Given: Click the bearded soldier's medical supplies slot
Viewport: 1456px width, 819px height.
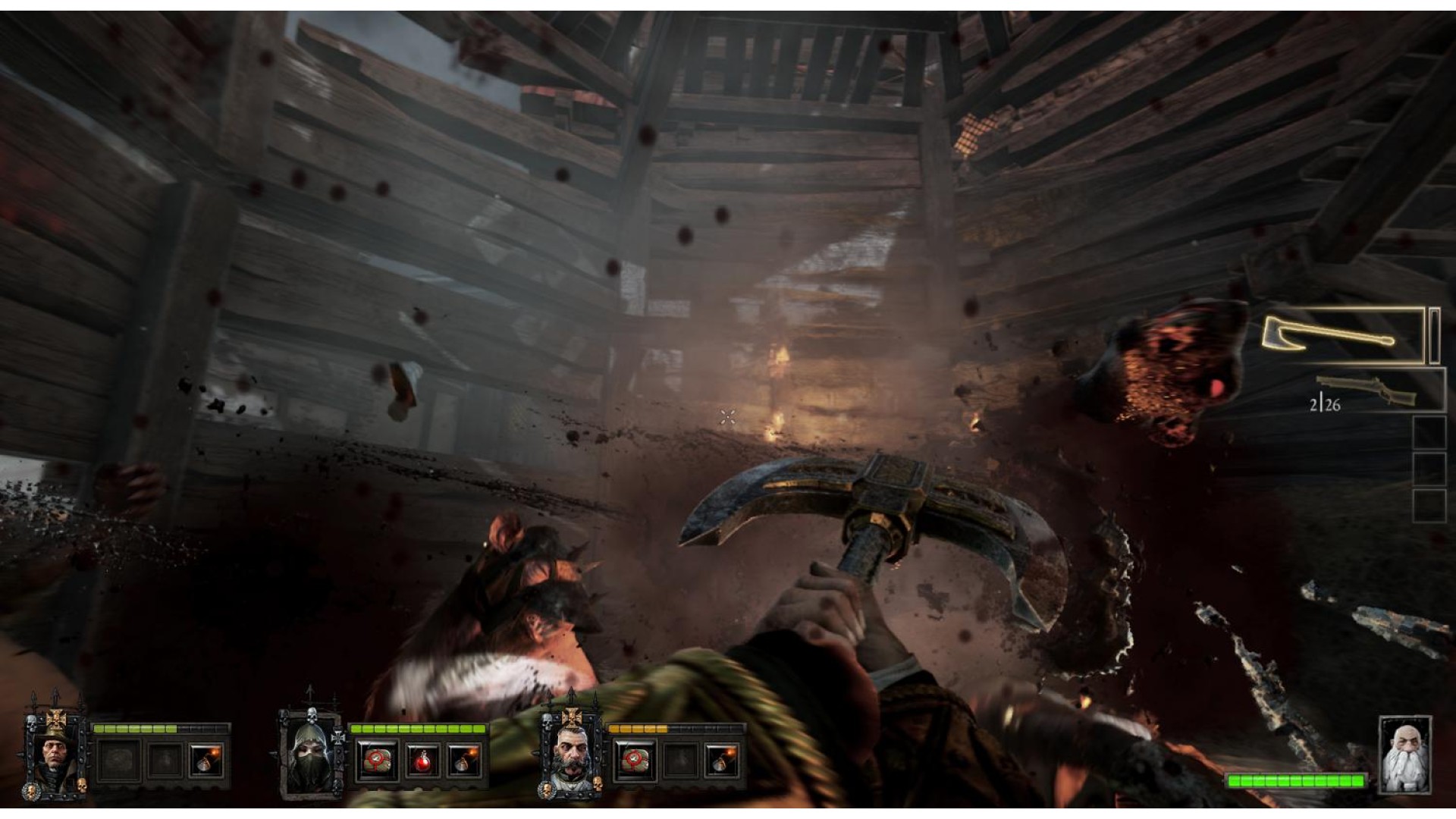Looking at the screenshot, I should tap(635, 759).
